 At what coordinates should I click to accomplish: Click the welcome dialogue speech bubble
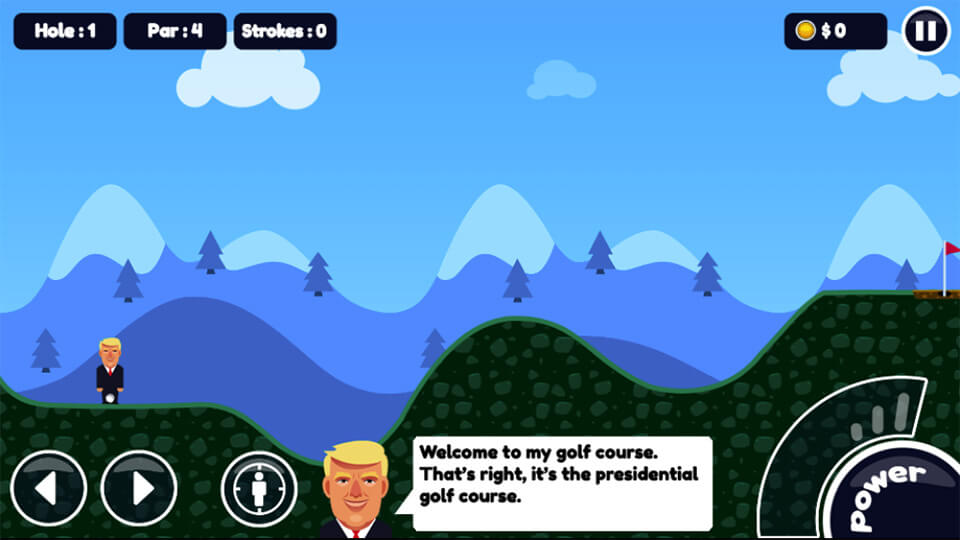point(562,483)
